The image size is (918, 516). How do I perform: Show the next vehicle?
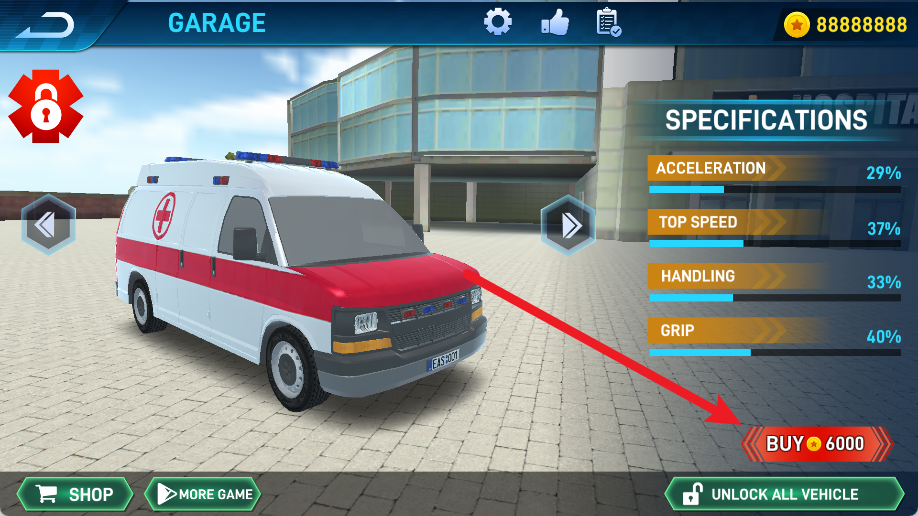[x=568, y=224]
